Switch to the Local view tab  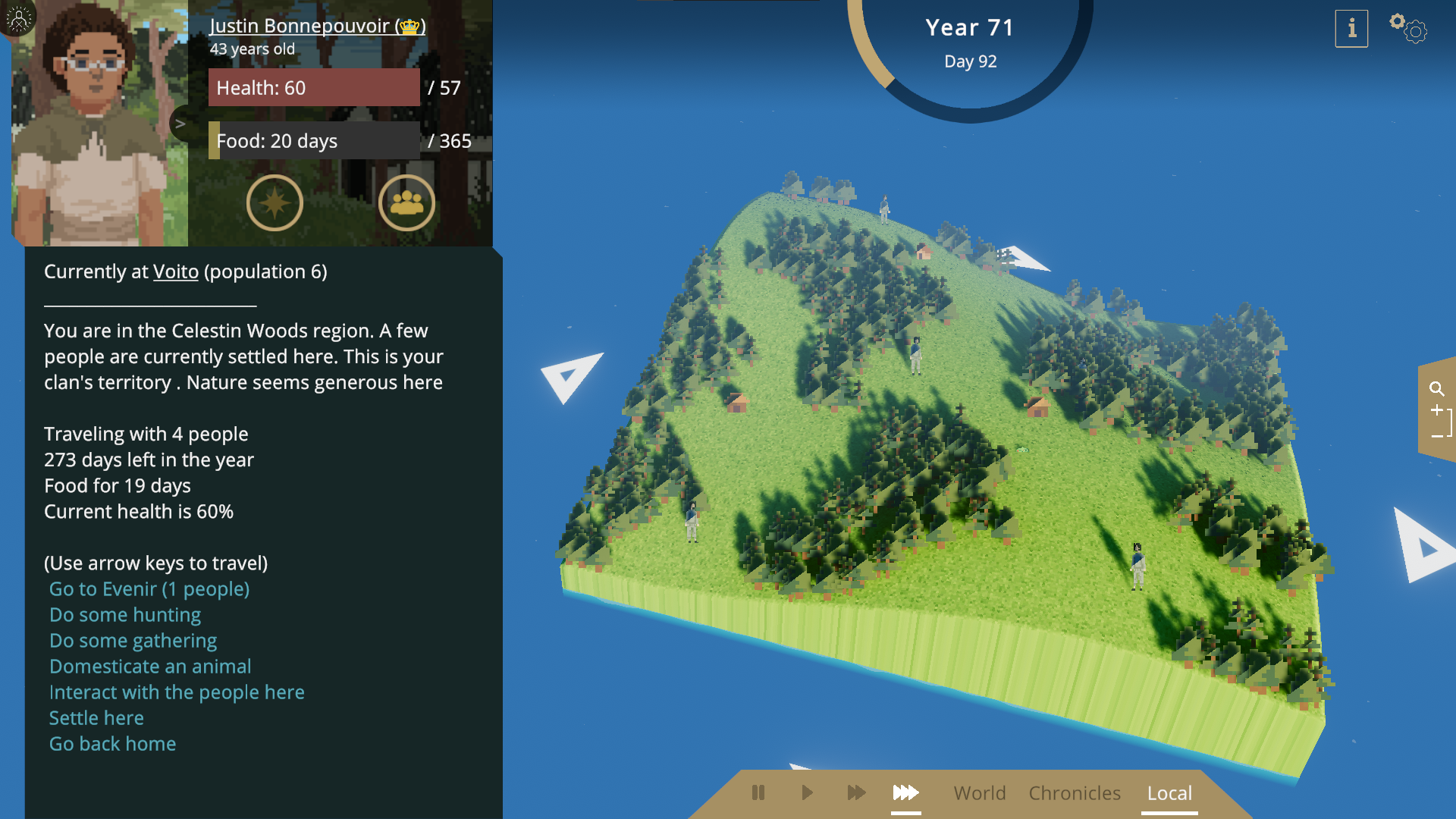(1169, 793)
